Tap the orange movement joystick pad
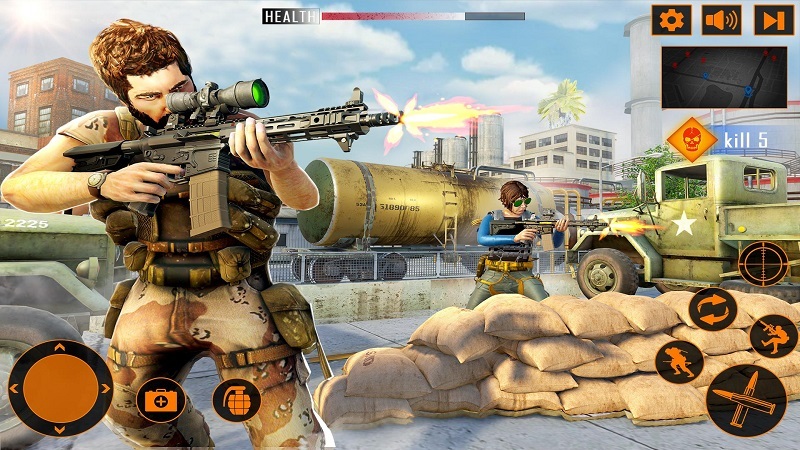800x450 pixels. click(60, 387)
